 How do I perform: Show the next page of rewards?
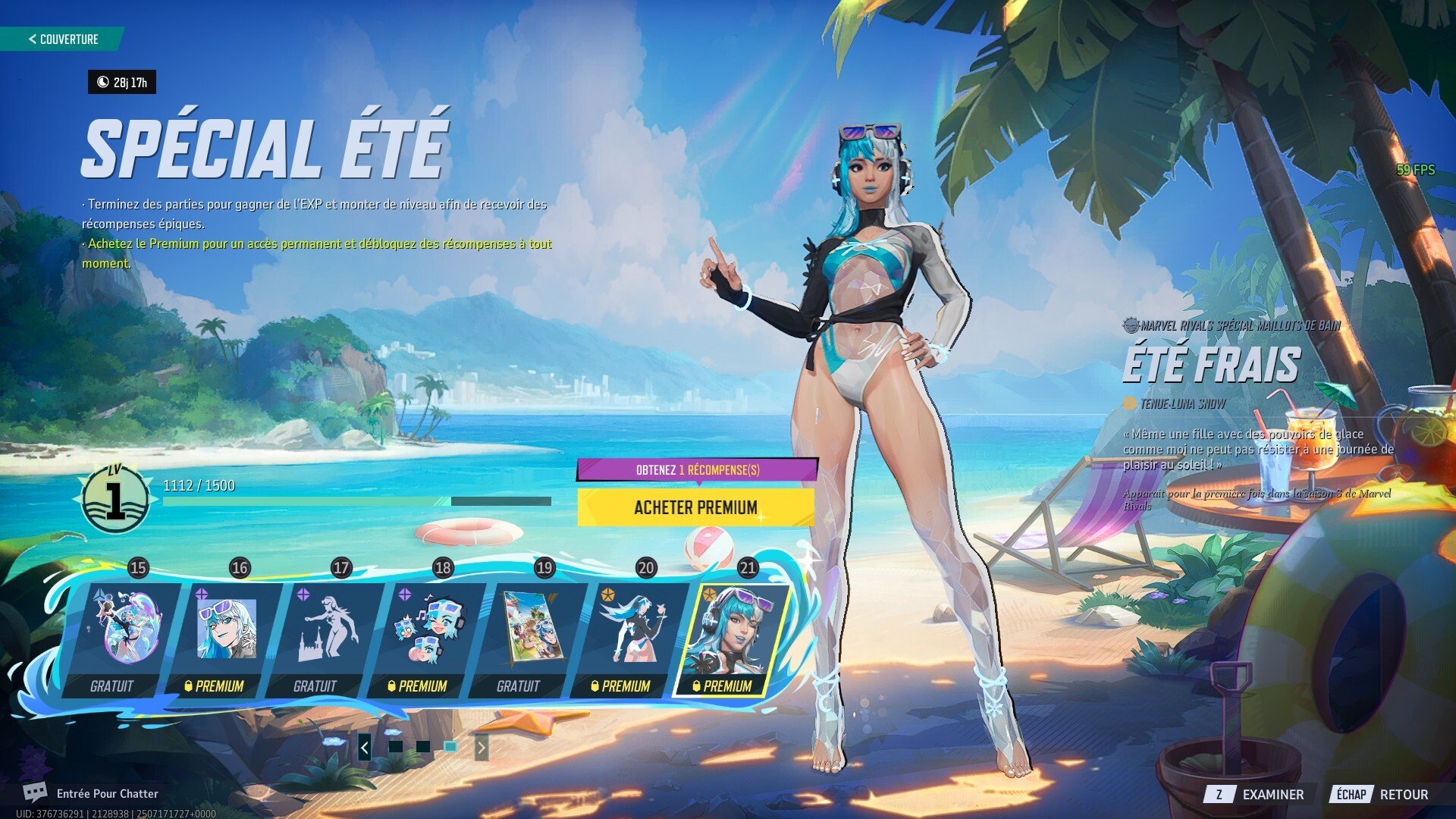481,748
